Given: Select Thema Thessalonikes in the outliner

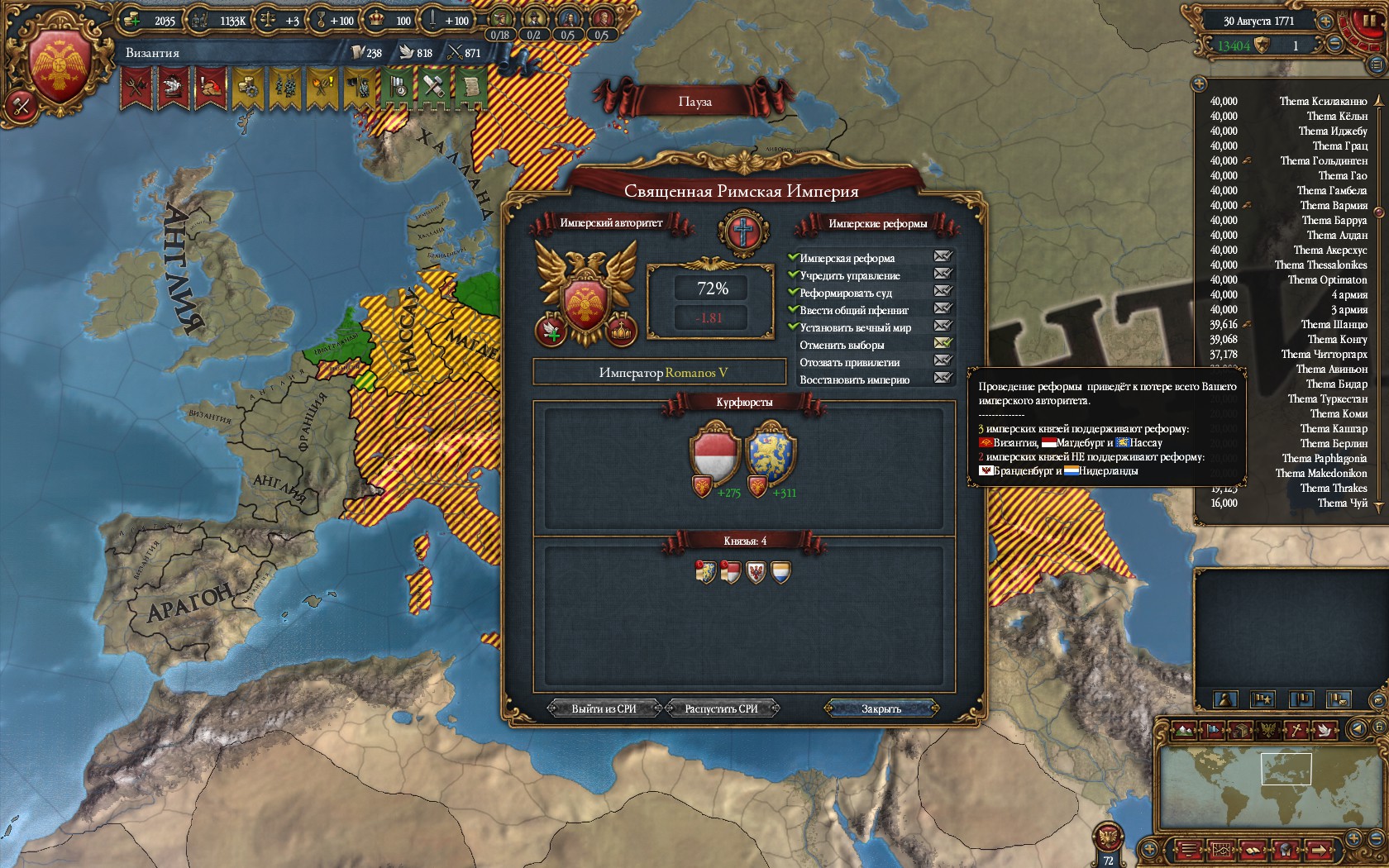Looking at the screenshot, I should (x=1320, y=265).
